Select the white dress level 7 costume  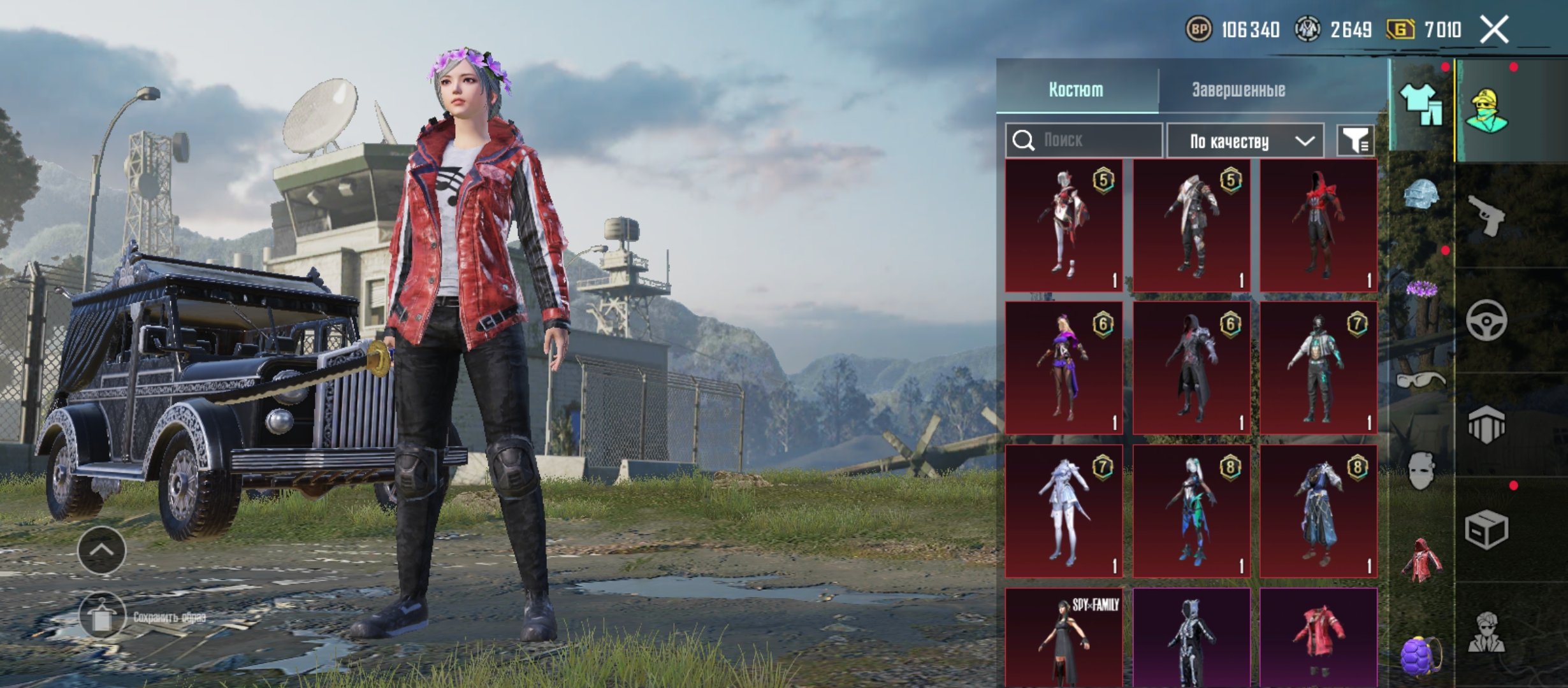(x=1064, y=511)
